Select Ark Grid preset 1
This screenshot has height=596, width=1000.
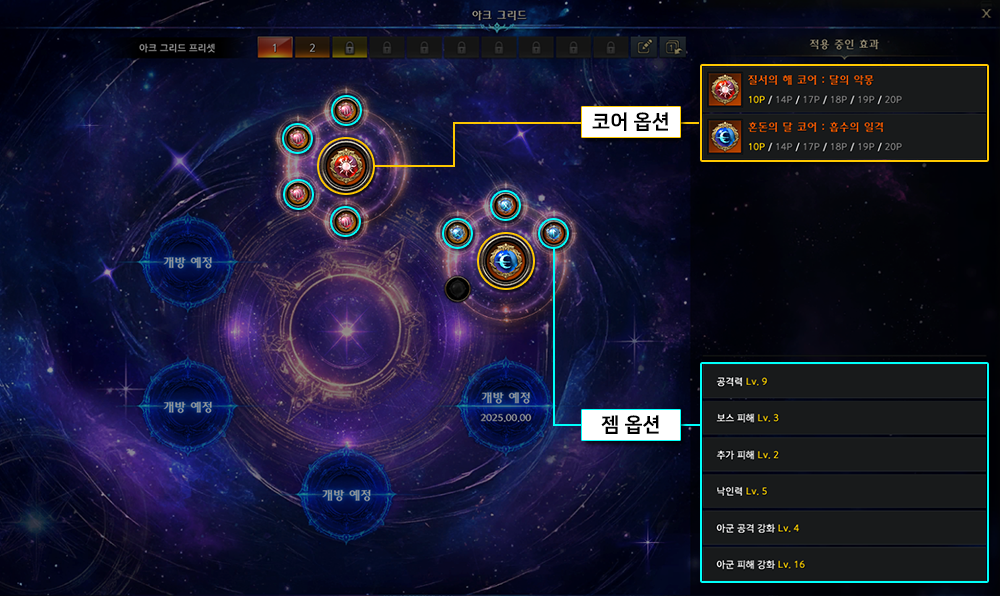275,47
